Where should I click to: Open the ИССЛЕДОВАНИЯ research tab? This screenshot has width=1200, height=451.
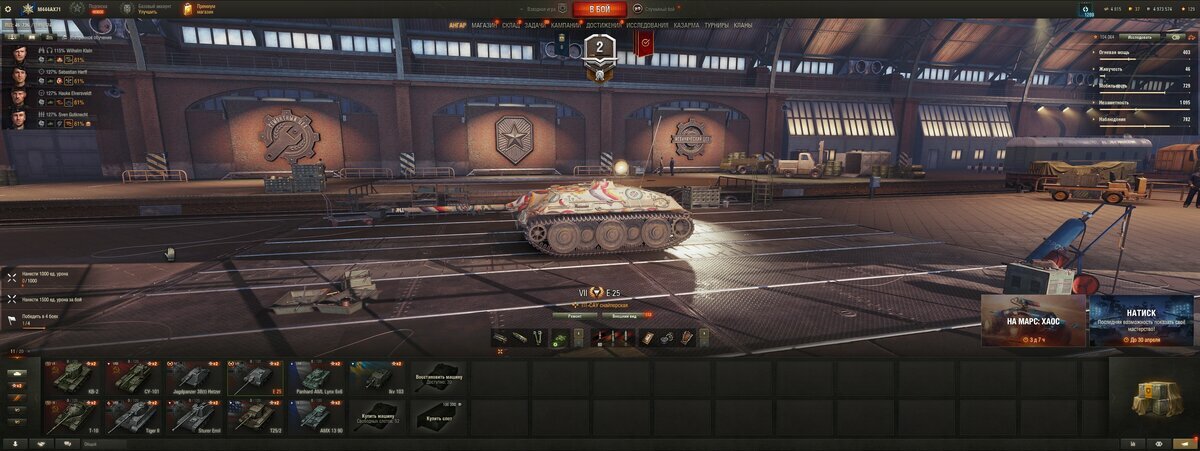(x=647, y=25)
